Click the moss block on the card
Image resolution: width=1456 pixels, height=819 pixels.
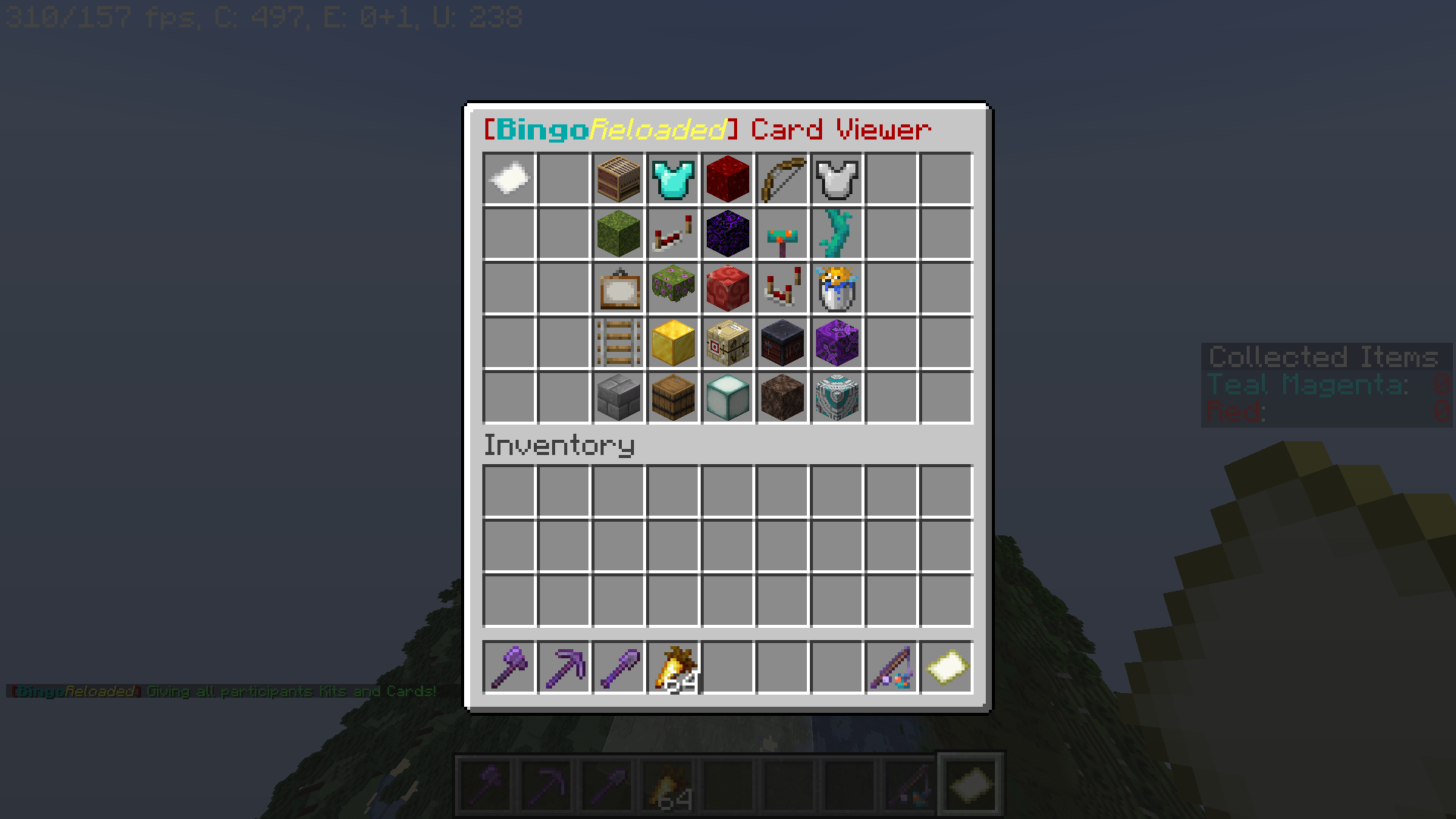618,234
